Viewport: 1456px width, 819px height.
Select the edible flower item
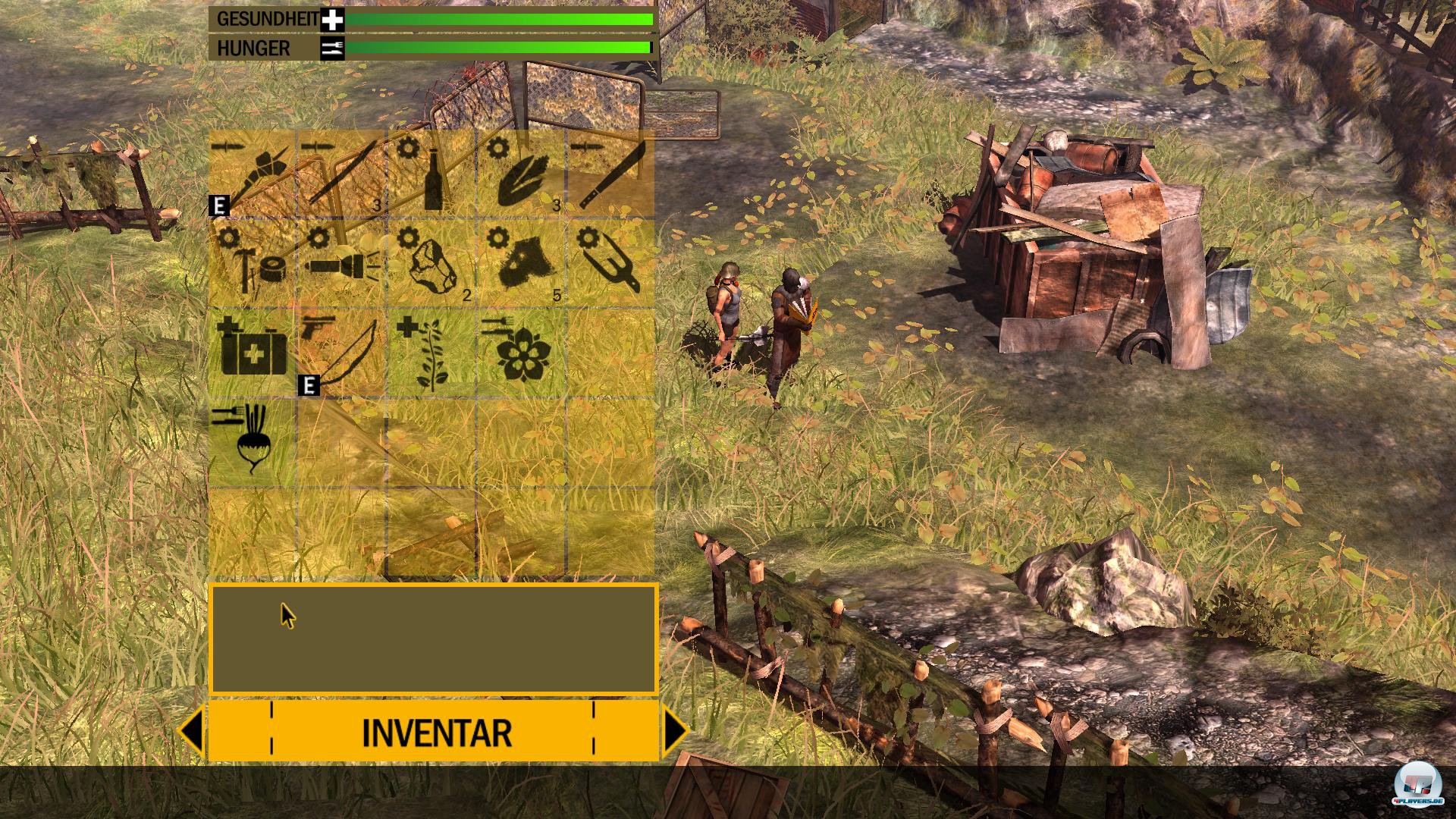pyautogui.click(x=521, y=352)
